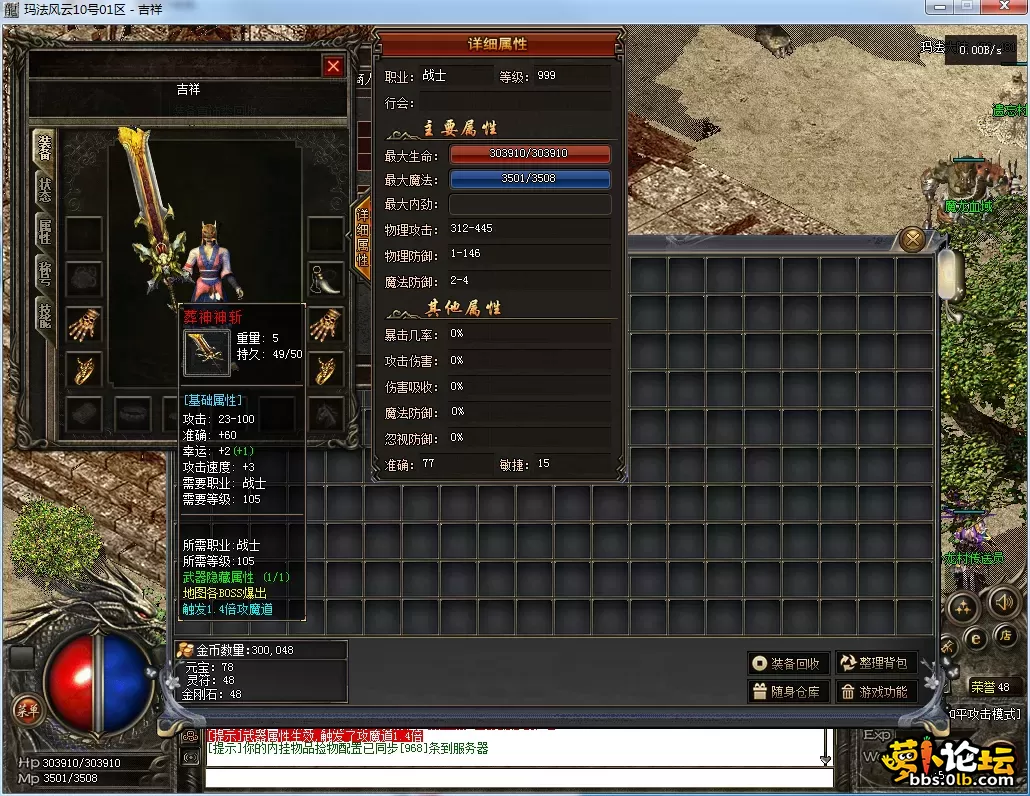Minimize the game window
Viewport: 1030px width, 796px height.
[x=939, y=7]
